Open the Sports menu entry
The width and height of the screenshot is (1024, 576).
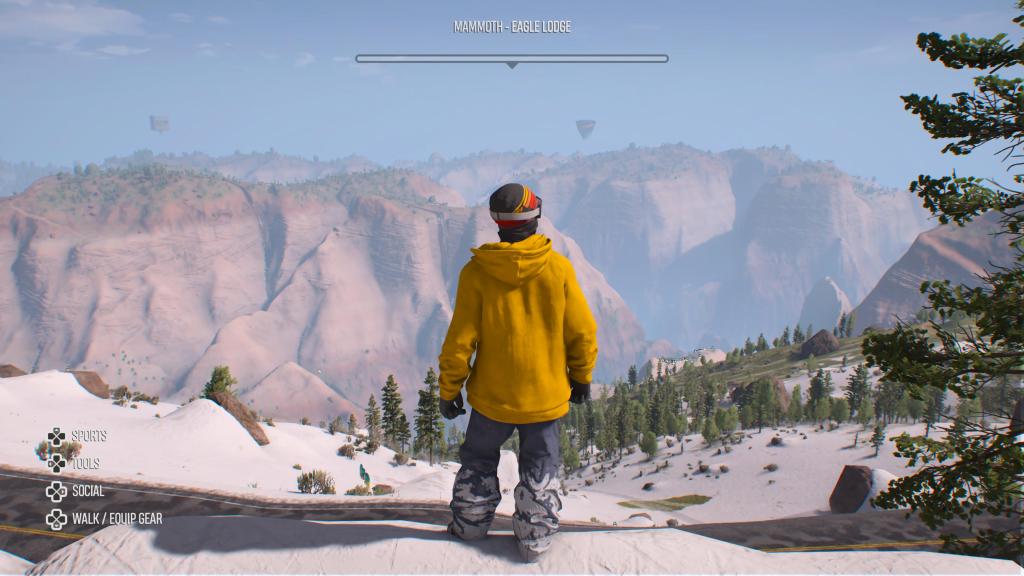88,436
